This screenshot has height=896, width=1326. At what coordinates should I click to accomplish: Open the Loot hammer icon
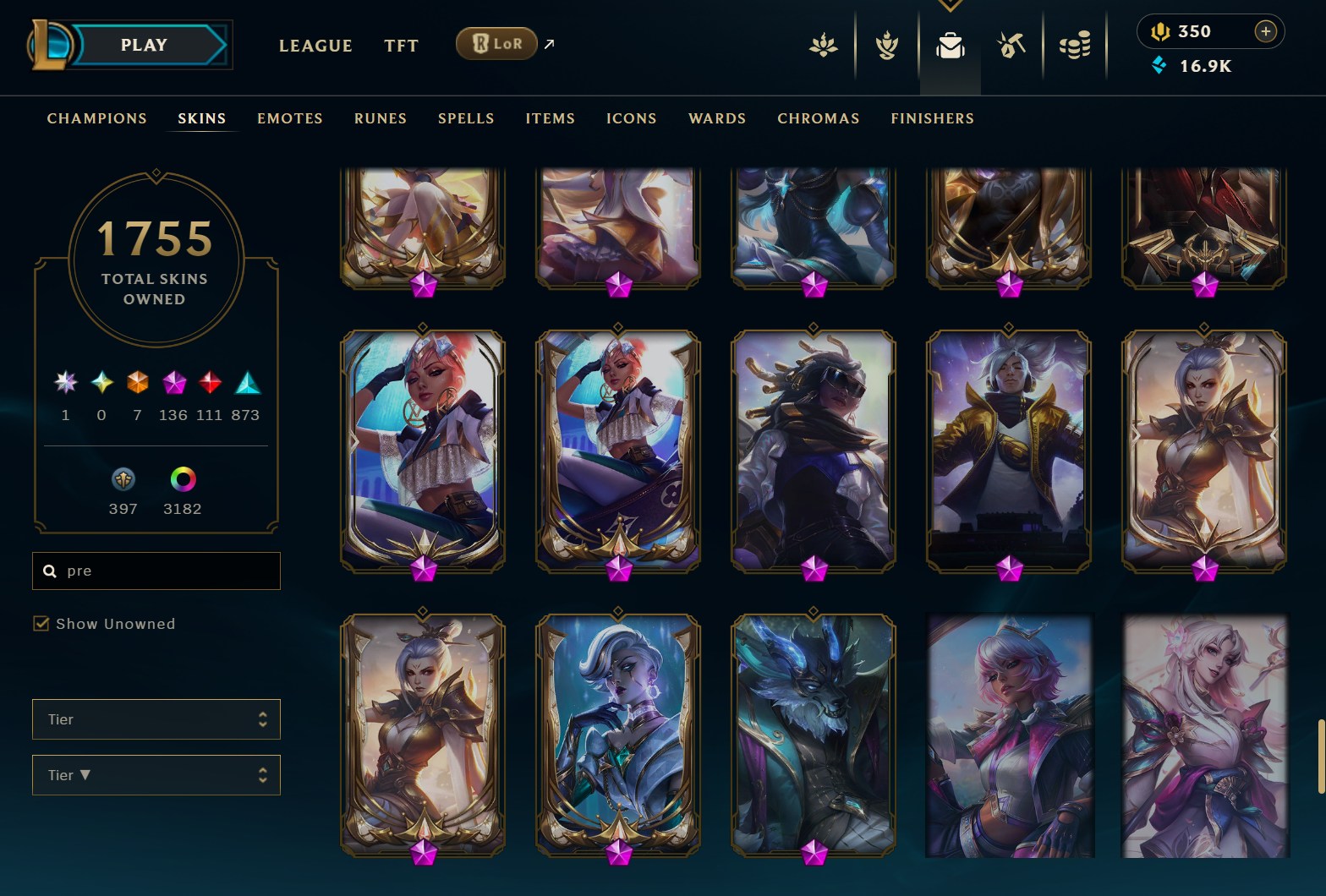pyautogui.click(x=1011, y=45)
